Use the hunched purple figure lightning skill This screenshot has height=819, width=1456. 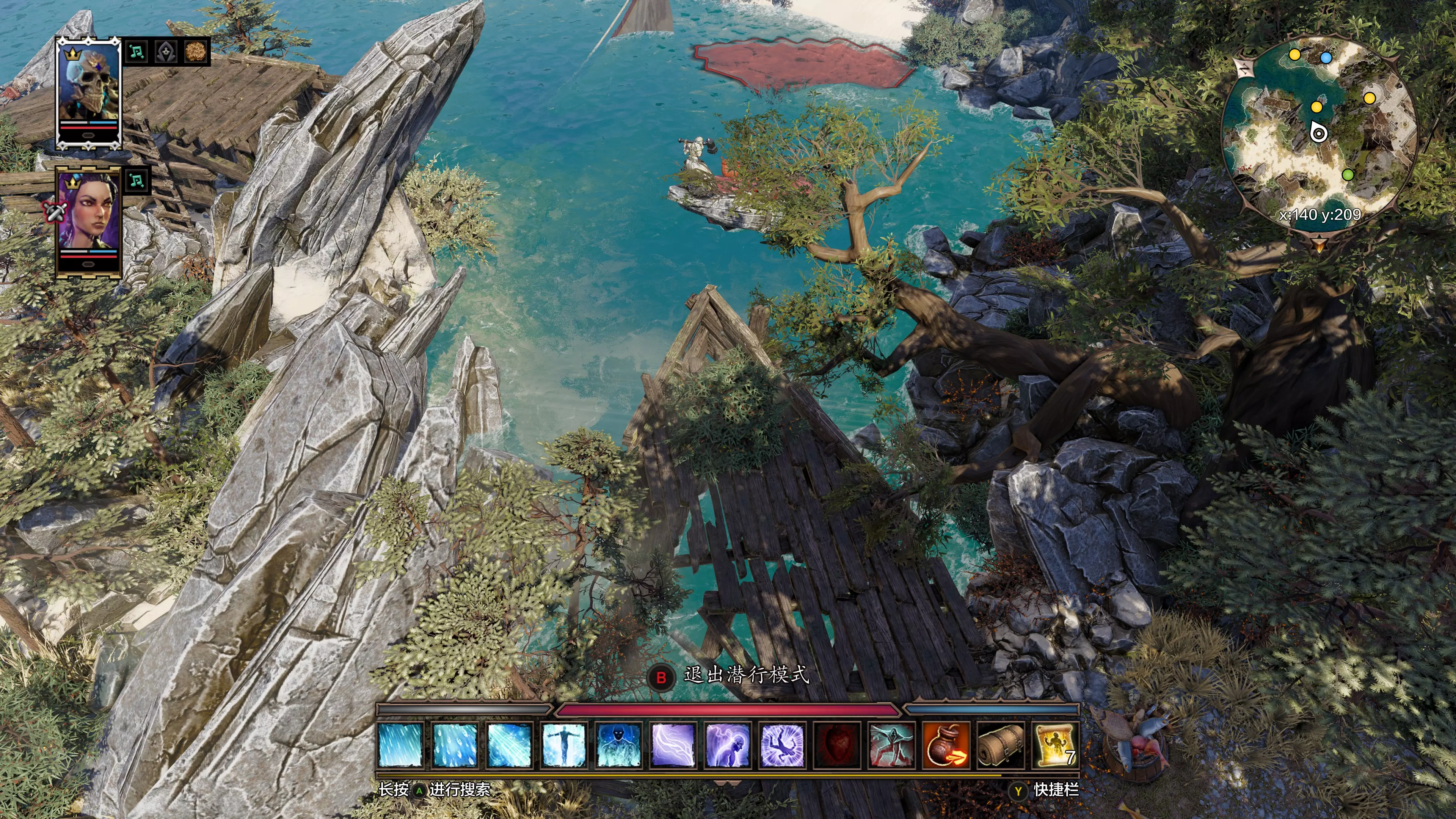point(728,745)
